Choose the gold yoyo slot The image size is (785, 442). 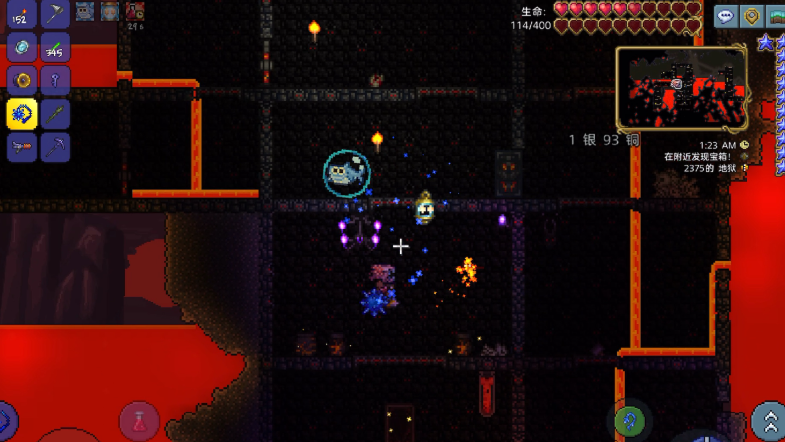(22, 80)
